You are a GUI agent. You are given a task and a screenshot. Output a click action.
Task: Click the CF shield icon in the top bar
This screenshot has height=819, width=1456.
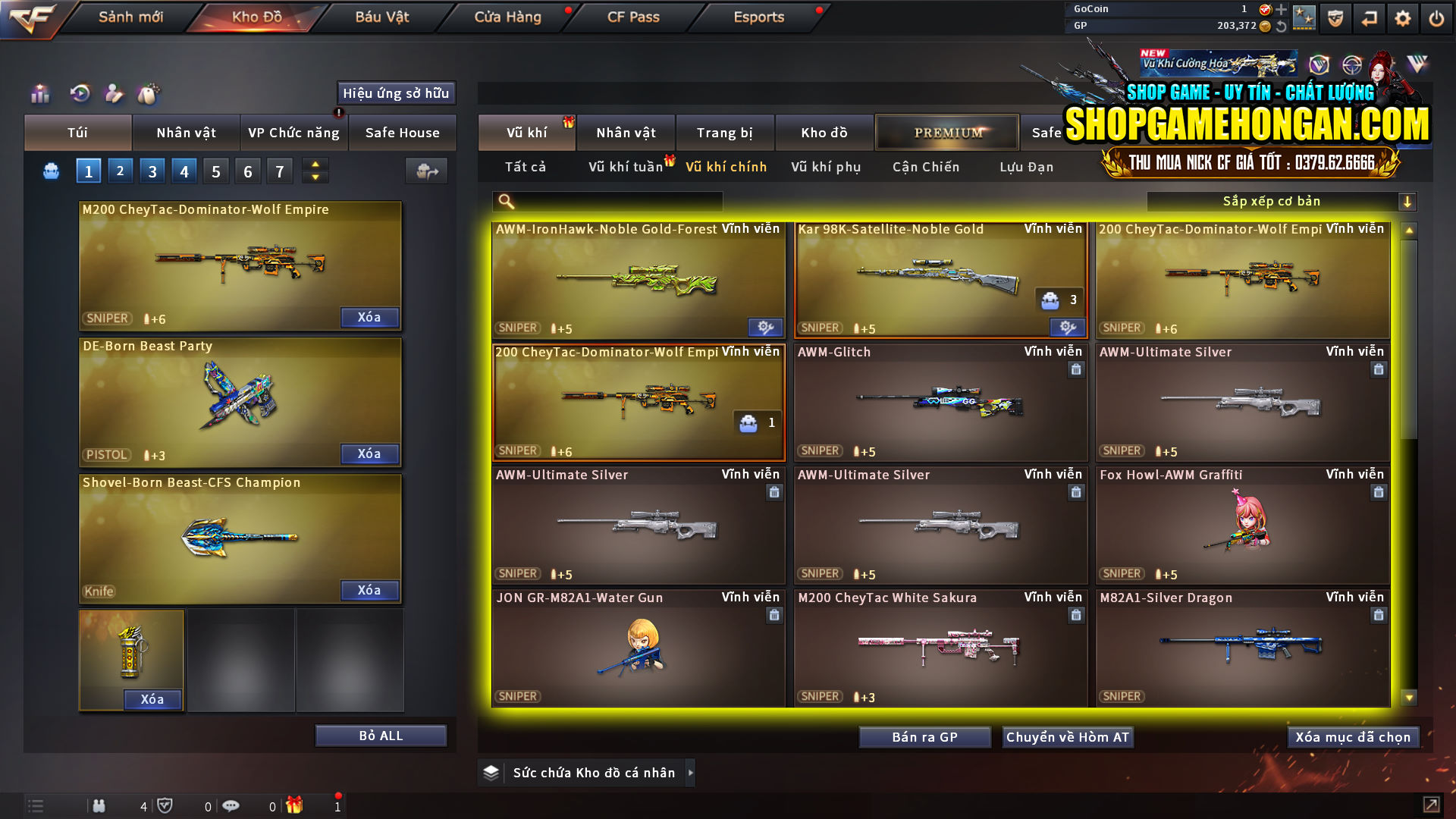(1336, 17)
